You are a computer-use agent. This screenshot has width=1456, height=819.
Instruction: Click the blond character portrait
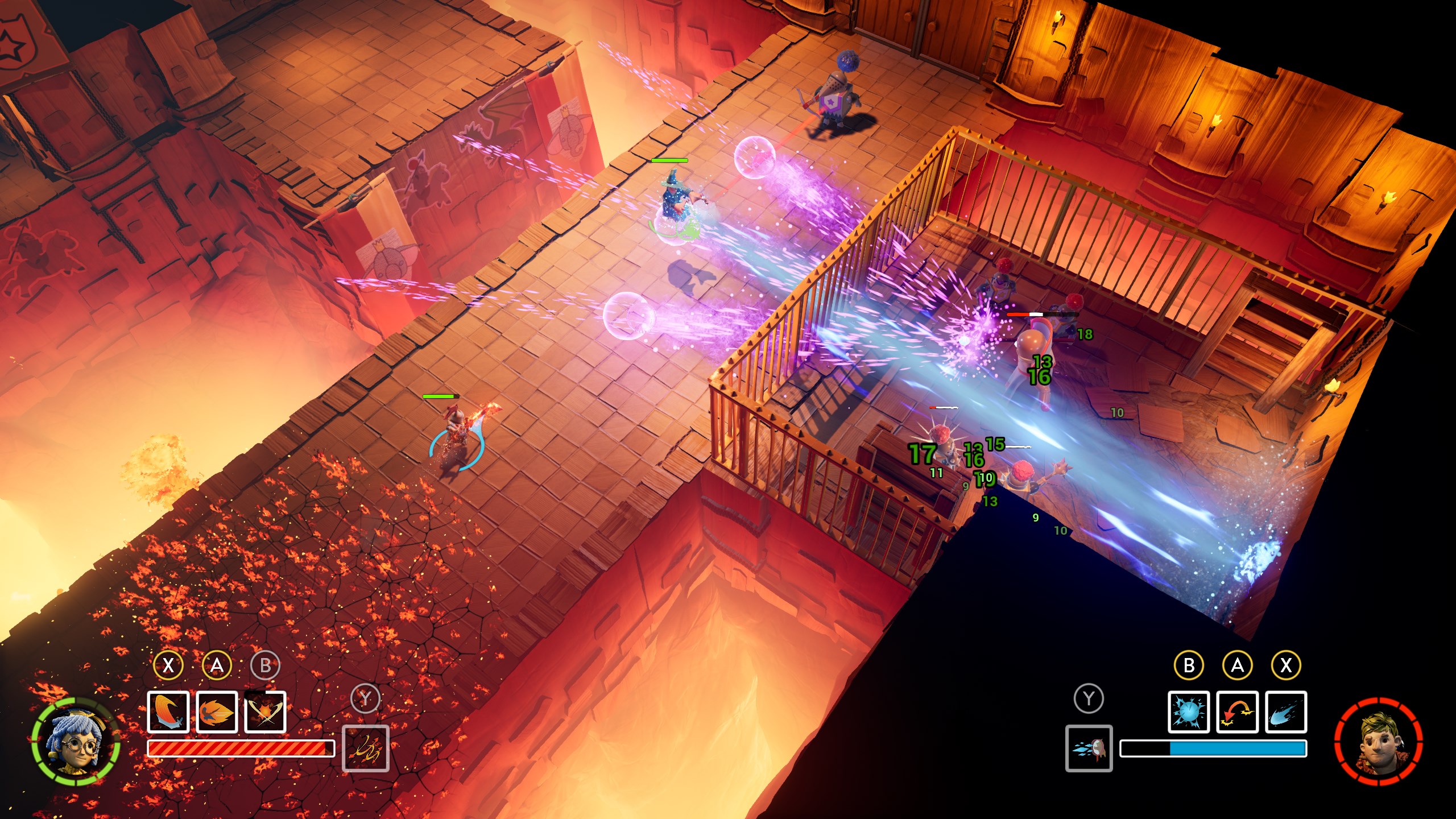1379,742
